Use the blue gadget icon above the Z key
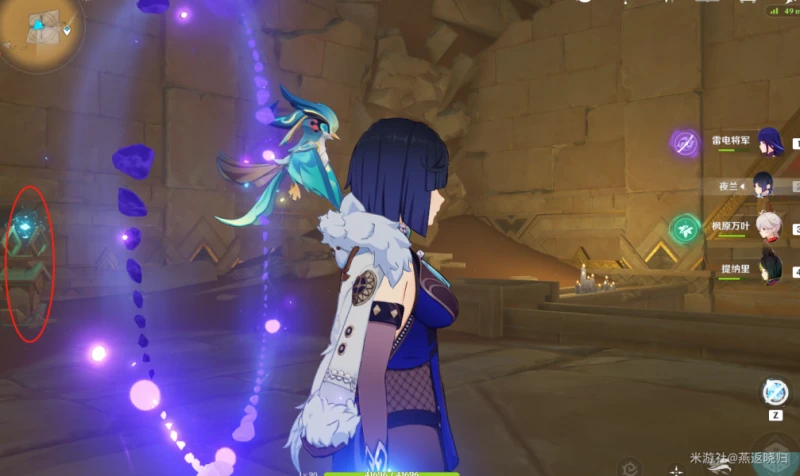Viewport: 800px width, 476px height. pos(775,391)
